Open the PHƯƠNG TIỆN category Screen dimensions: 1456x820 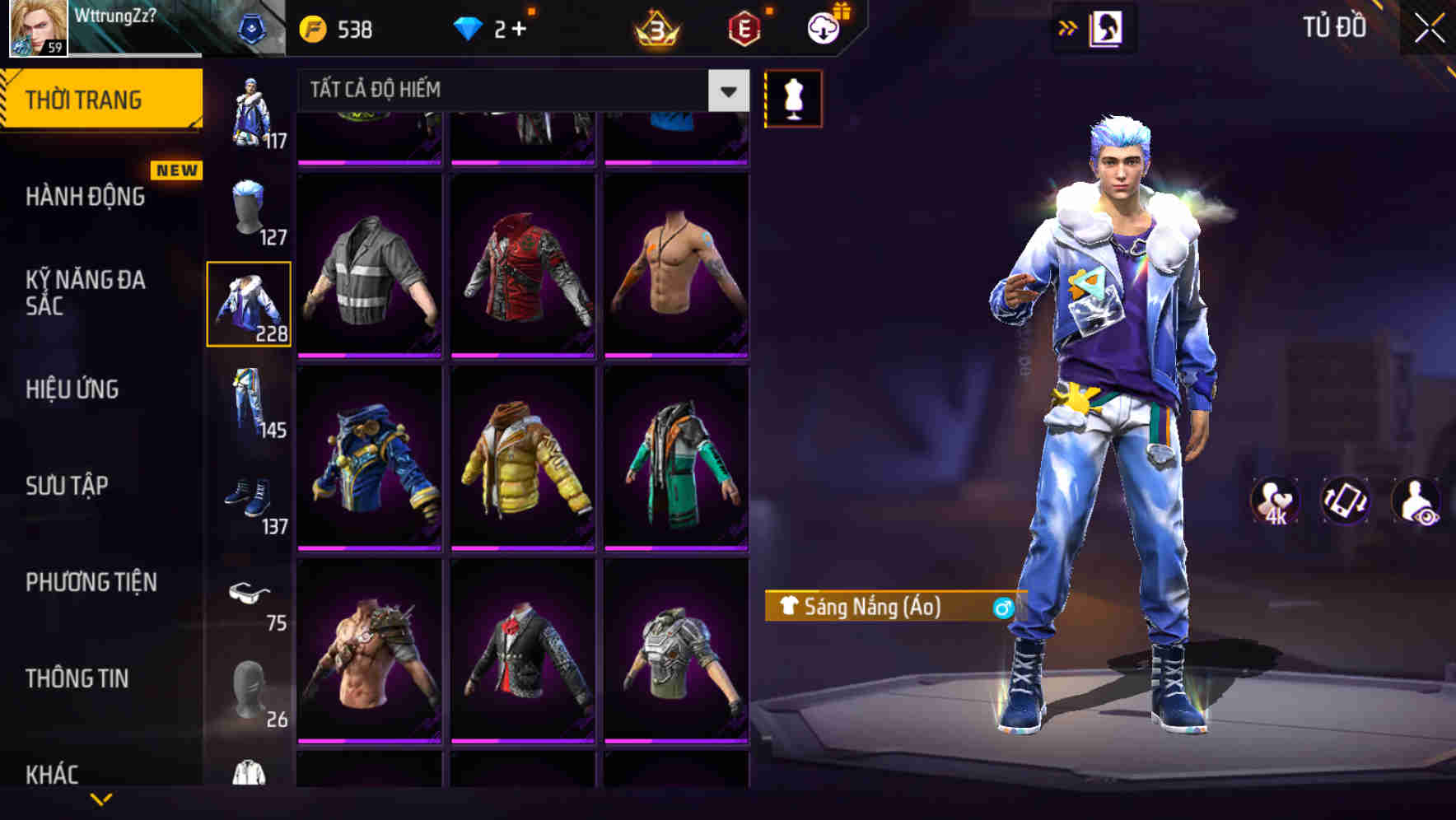91,581
